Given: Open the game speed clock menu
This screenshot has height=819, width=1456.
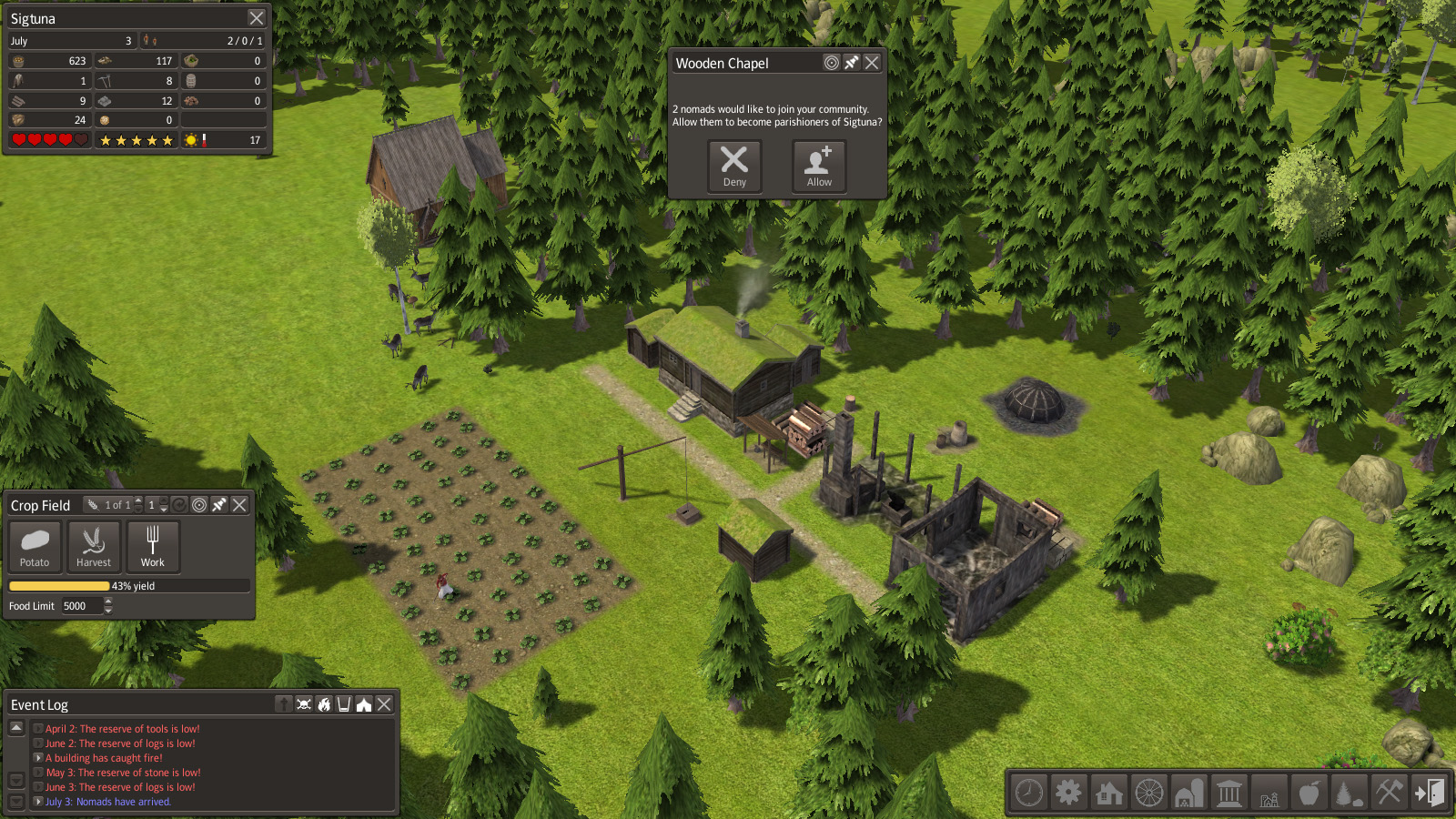Looking at the screenshot, I should point(1029,793).
